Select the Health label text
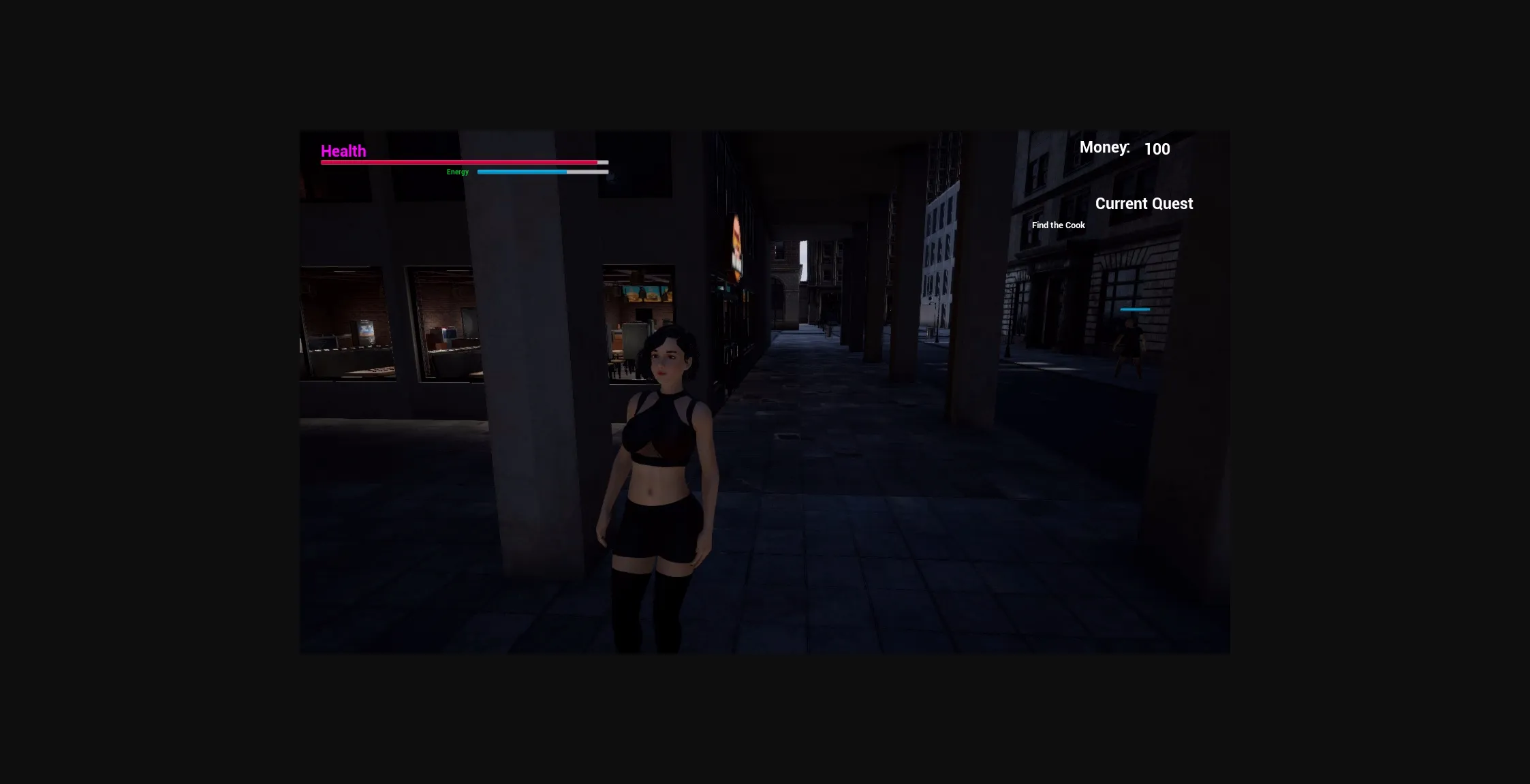 [x=343, y=151]
